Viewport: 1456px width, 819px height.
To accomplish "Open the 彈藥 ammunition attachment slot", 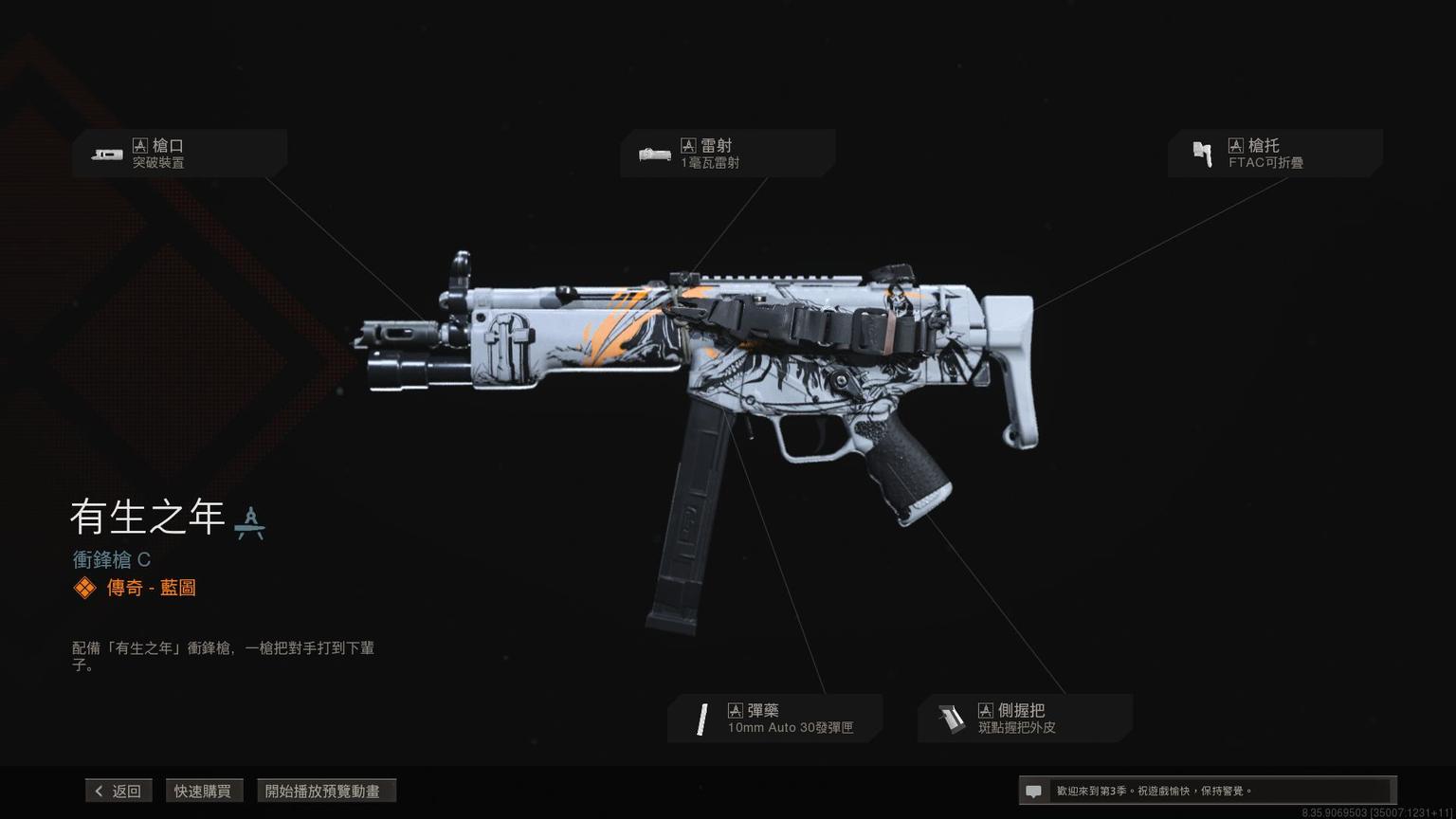I will 774,719.
